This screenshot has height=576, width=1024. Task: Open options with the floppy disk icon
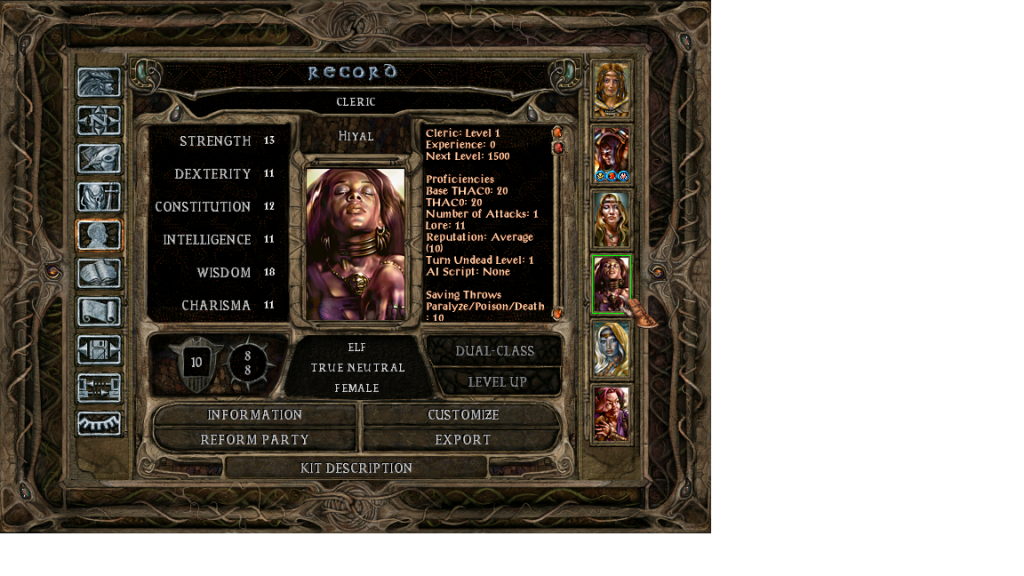(99, 349)
